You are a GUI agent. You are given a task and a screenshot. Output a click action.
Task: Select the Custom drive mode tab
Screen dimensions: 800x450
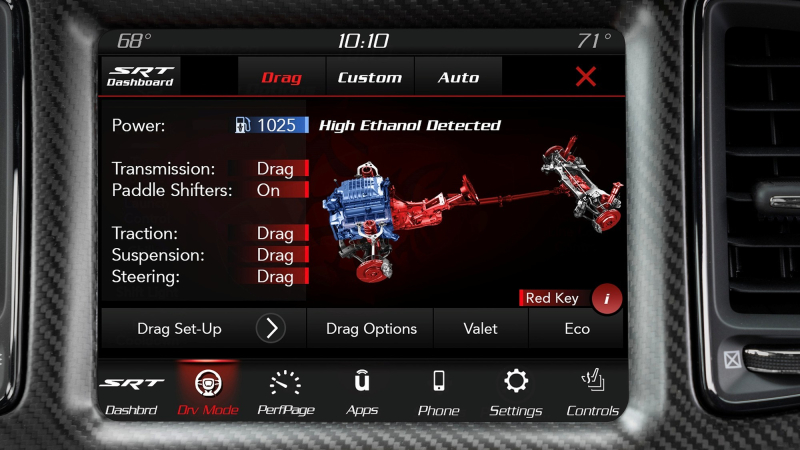(x=369, y=77)
